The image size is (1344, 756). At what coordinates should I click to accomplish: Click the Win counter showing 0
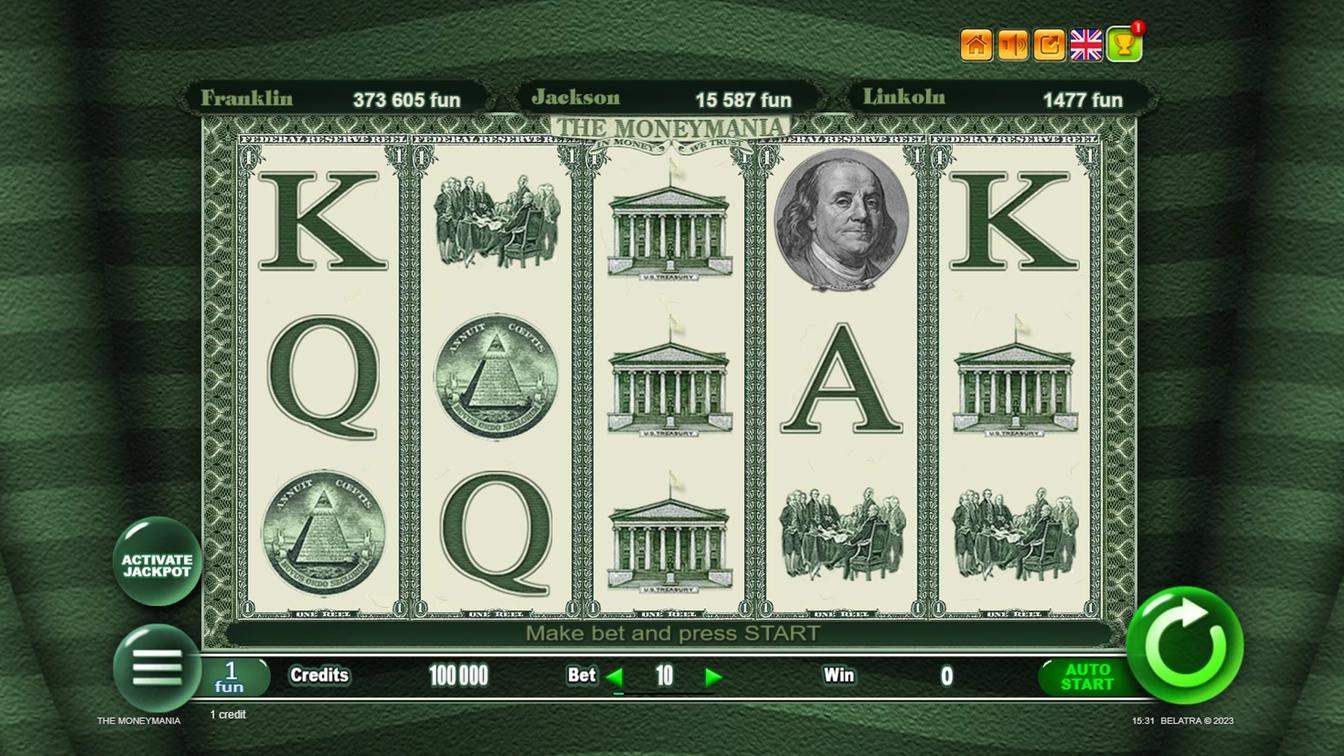point(945,676)
